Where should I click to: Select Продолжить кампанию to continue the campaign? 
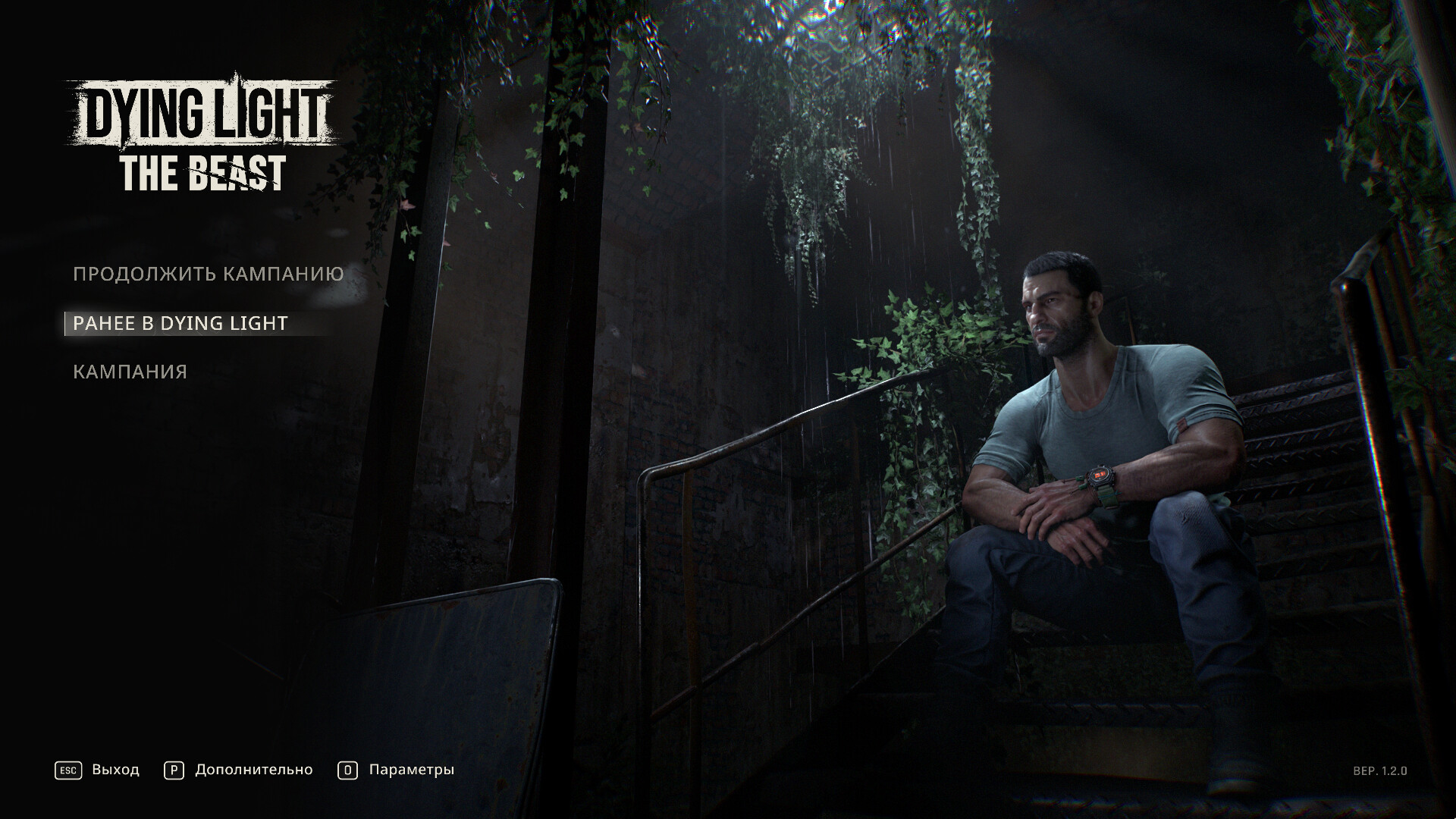(x=209, y=274)
